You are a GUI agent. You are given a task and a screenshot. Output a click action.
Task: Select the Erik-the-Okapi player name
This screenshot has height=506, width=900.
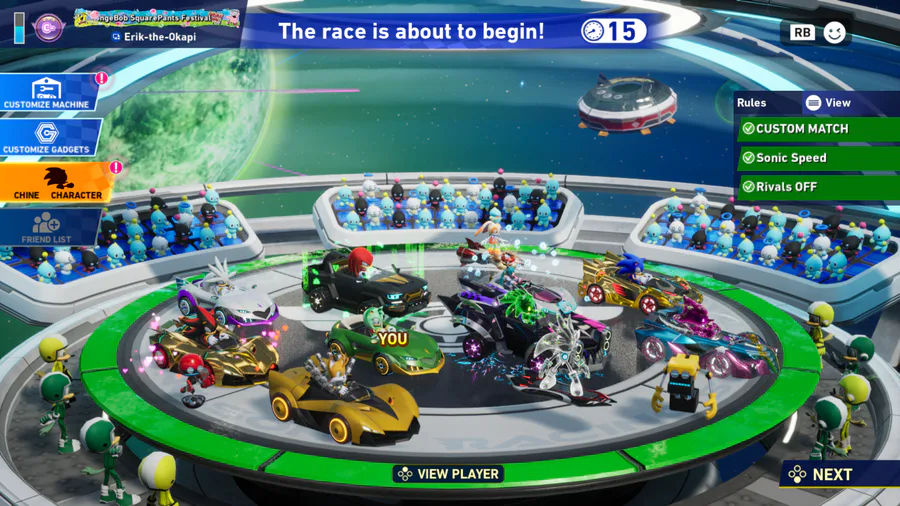click(x=159, y=37)
